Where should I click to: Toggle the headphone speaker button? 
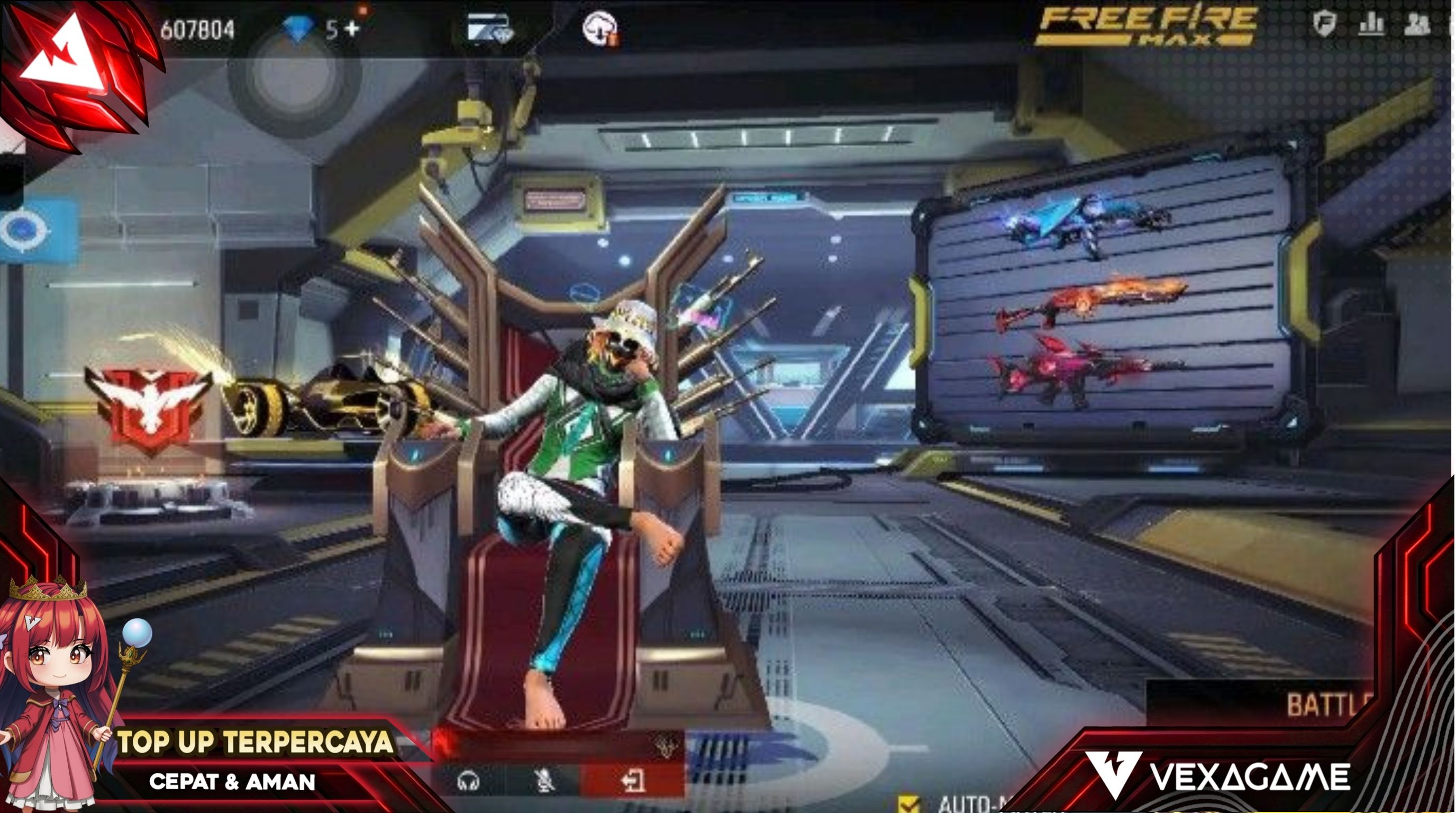tap(469, 781)
